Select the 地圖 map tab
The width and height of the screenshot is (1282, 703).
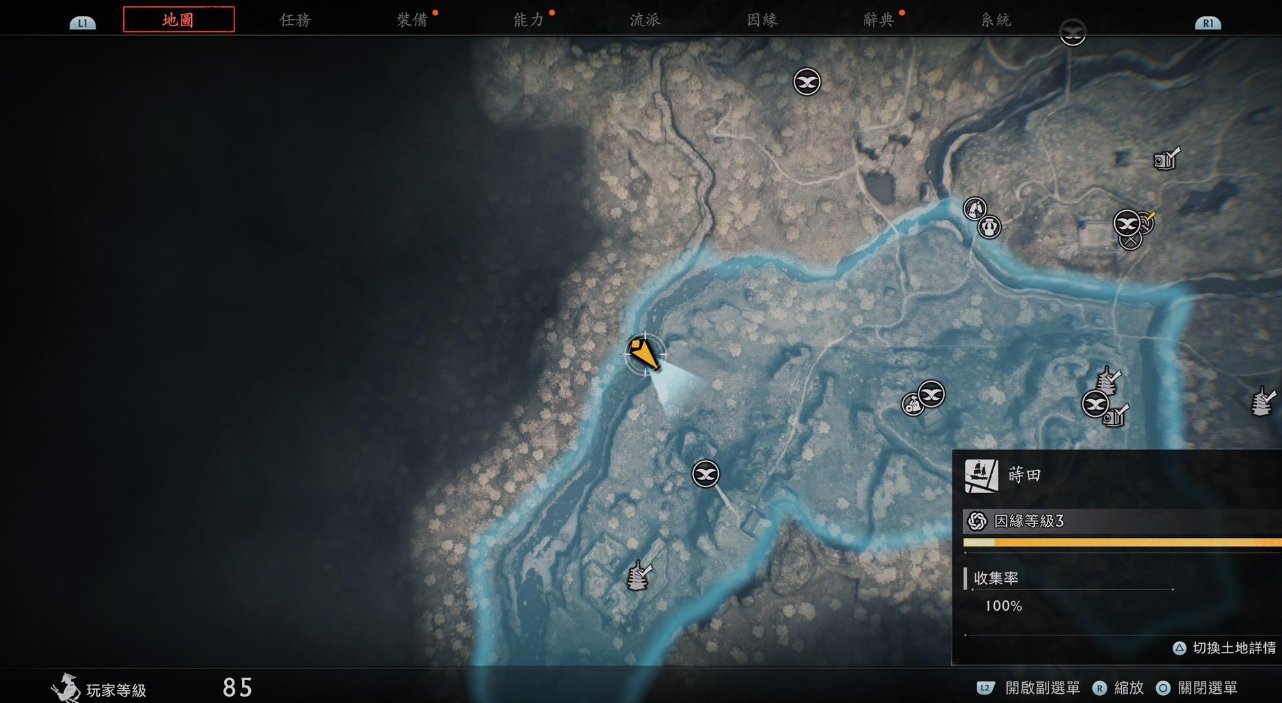click(x=178, y=19)
